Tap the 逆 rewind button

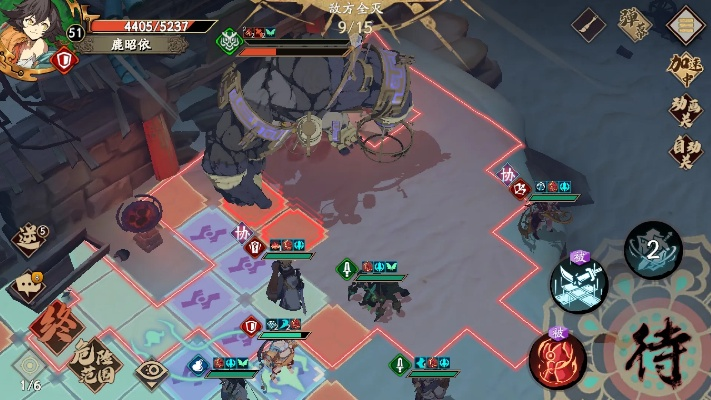click(27, 240)
